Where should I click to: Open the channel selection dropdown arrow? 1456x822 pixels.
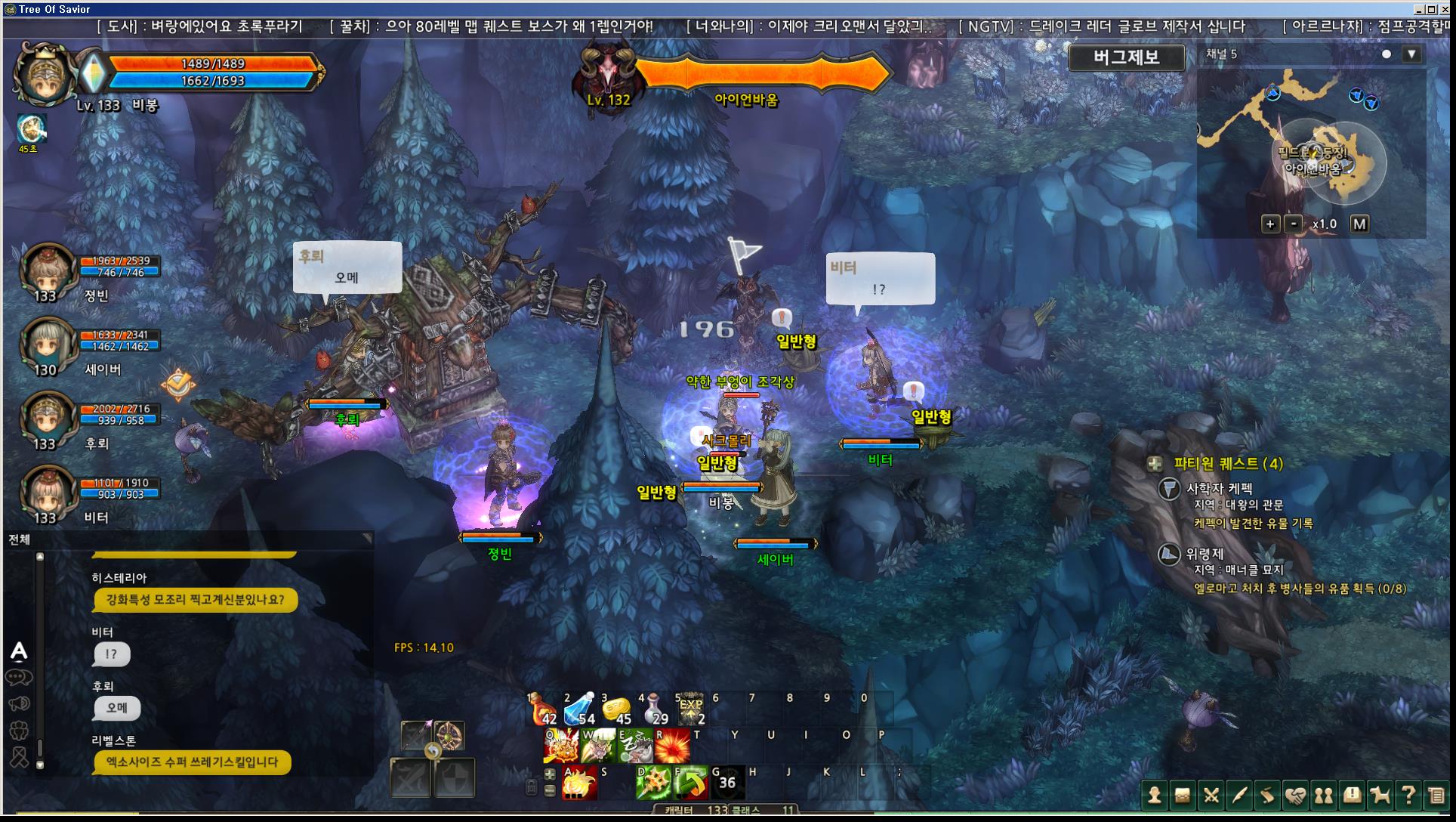1411,54
